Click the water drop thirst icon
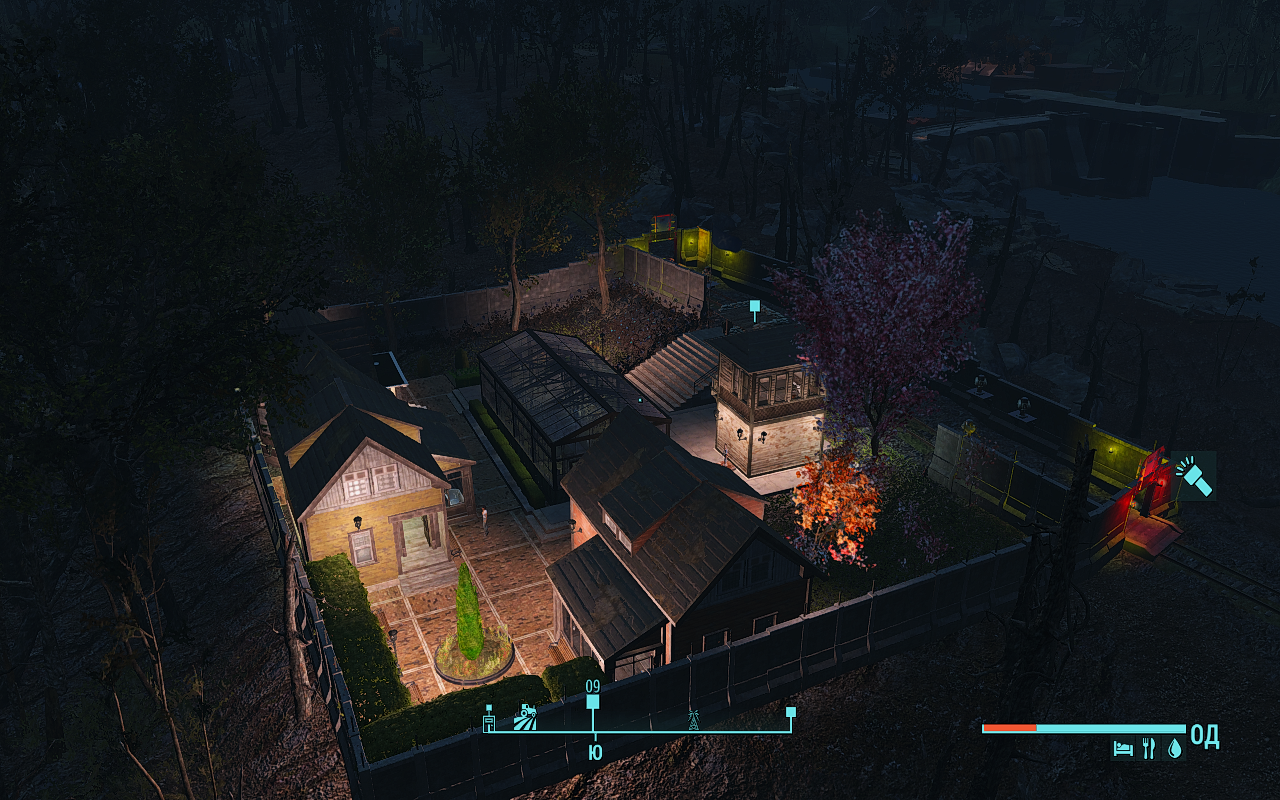Viewport: 1280px width, 800px height. (x=1174, y=747)
